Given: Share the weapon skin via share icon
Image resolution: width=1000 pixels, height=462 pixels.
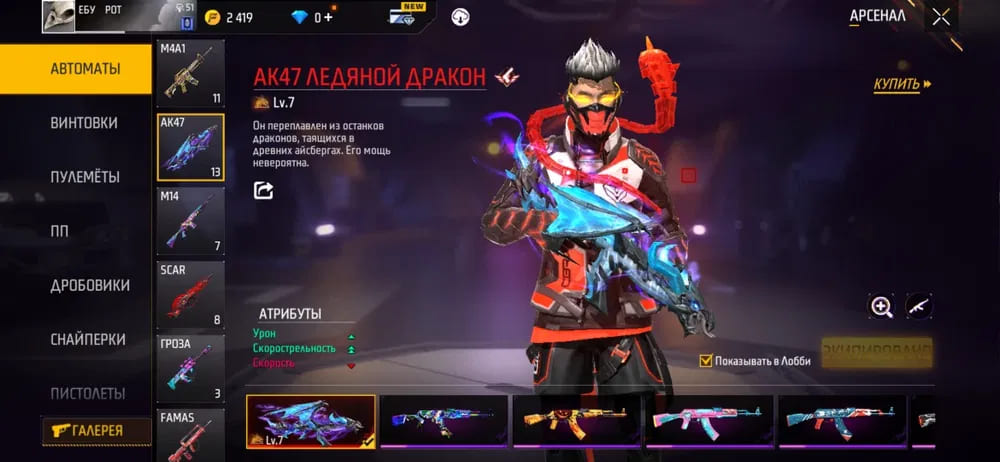Looking at the screenshot, I should (x=263, y=190).
